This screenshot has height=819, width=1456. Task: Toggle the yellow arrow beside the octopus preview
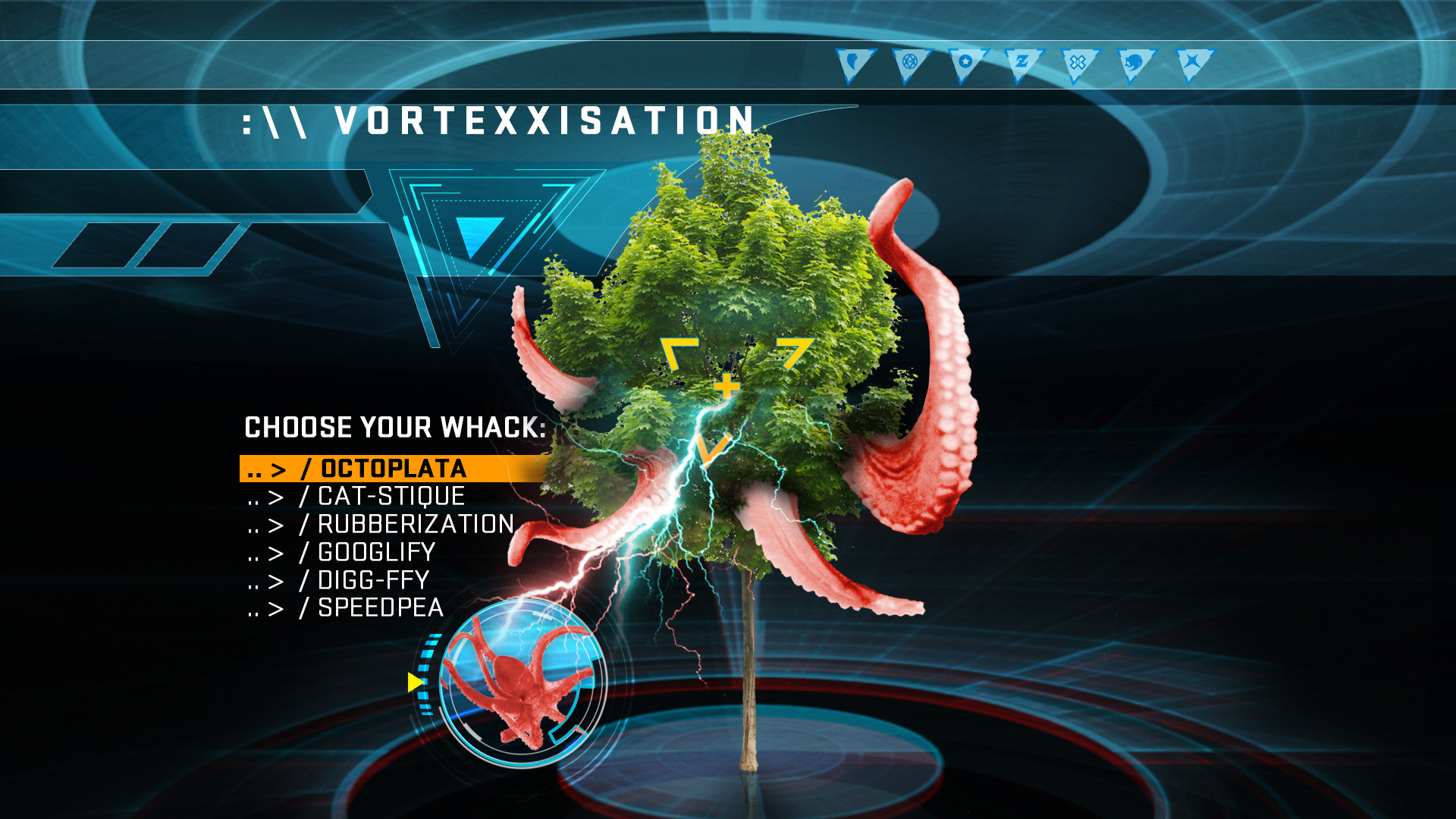415,683
